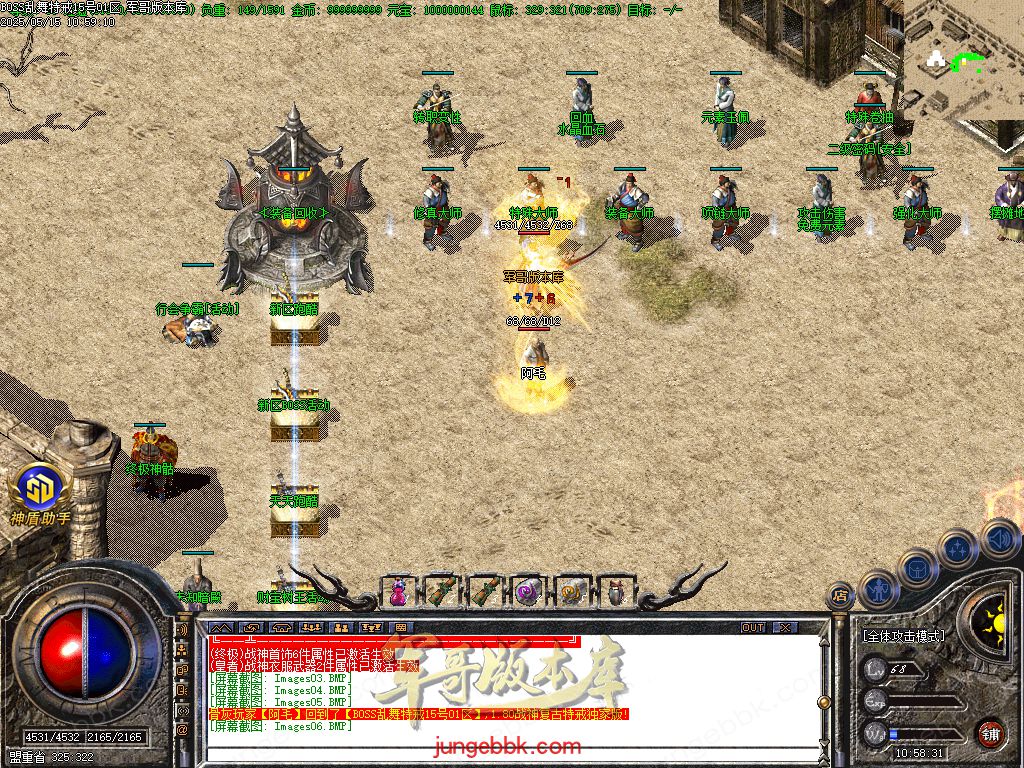Open the bag inventory round button

(916, 568)
